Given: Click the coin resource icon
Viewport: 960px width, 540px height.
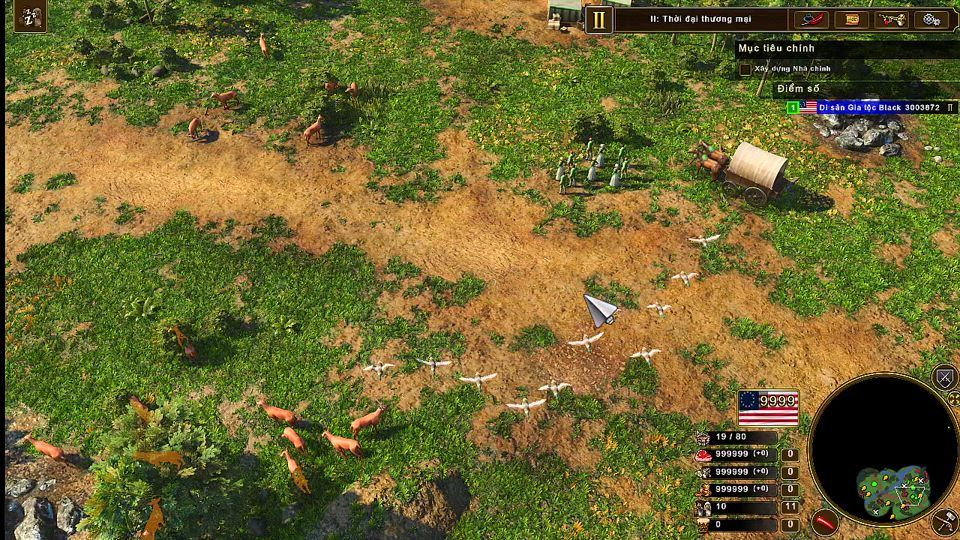Looking at the screenshot, I should tap(704, 489).
